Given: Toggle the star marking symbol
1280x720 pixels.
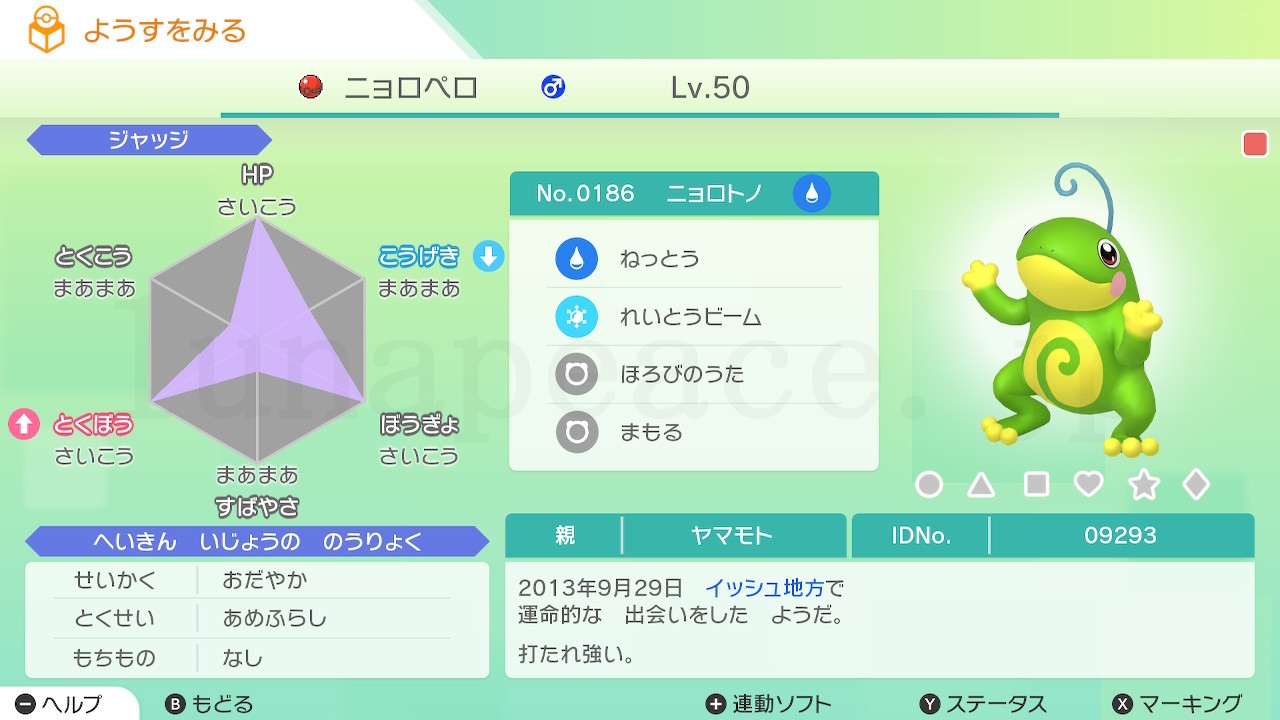Looking at the screenshot, I should click(x=1144, y=484).
